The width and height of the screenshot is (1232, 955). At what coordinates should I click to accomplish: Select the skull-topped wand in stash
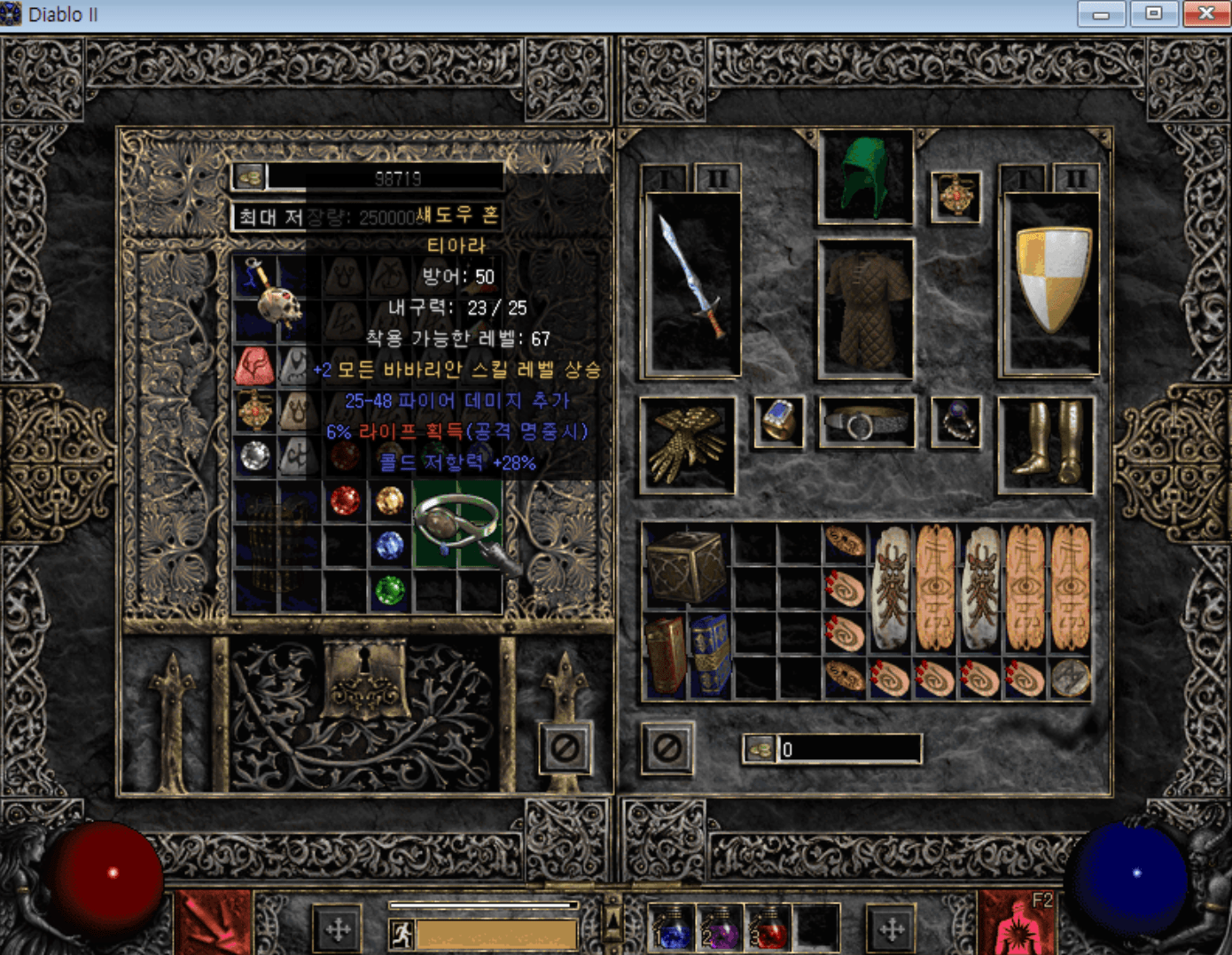pyautogui.click(x=275, y=292)
